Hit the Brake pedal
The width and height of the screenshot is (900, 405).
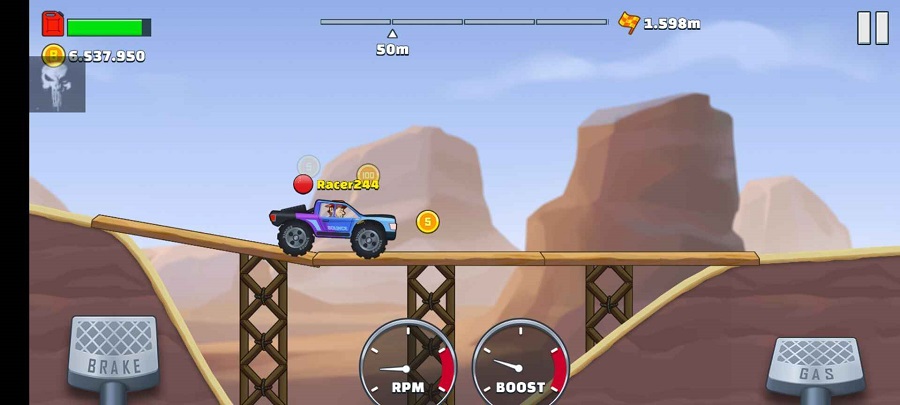pos(114,353)
